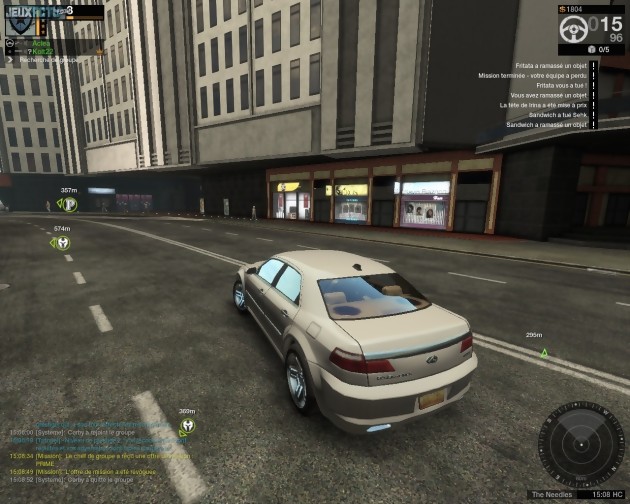Select group member Kolt22
The image size is (630, 504).
point(45,51)
